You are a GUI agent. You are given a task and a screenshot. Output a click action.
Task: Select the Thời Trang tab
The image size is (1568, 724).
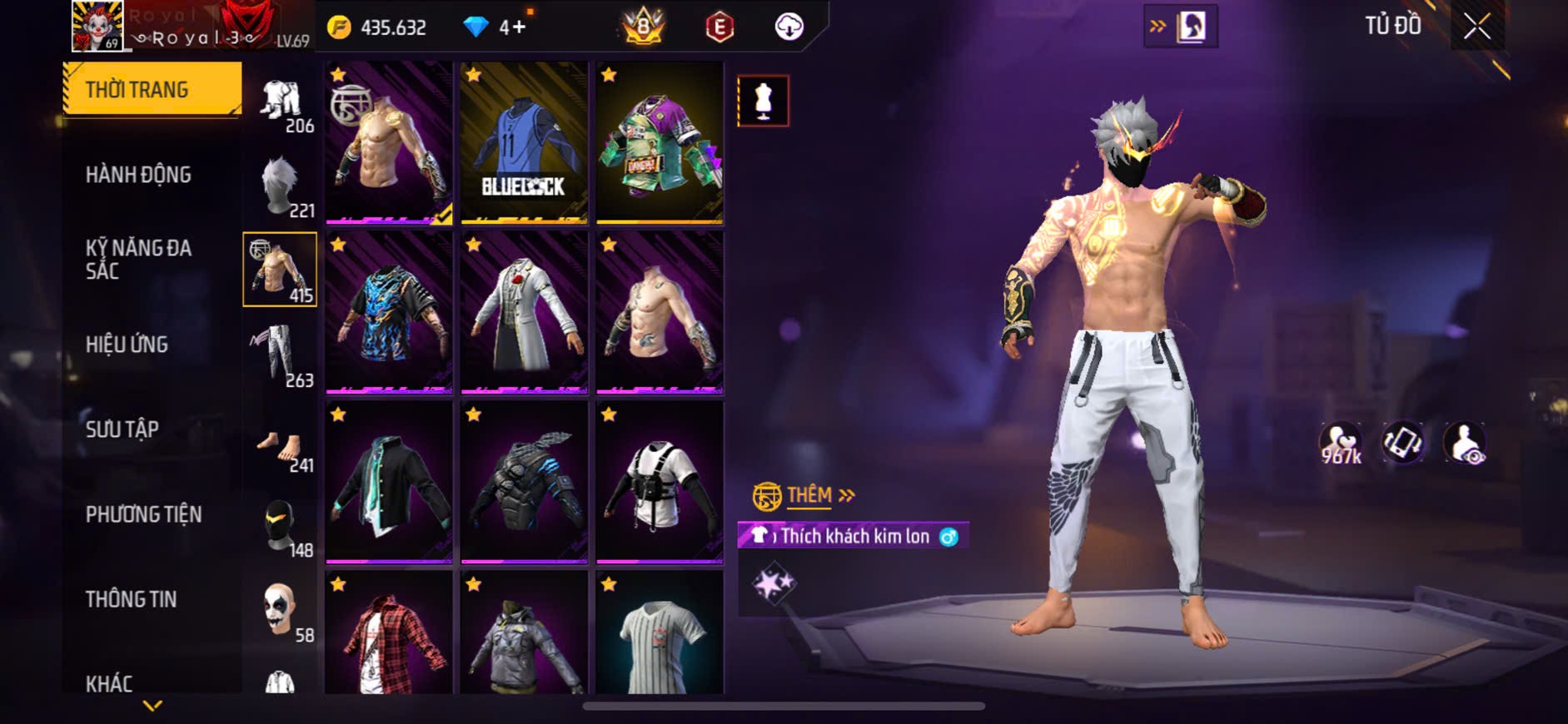click(x=152, y=89)
